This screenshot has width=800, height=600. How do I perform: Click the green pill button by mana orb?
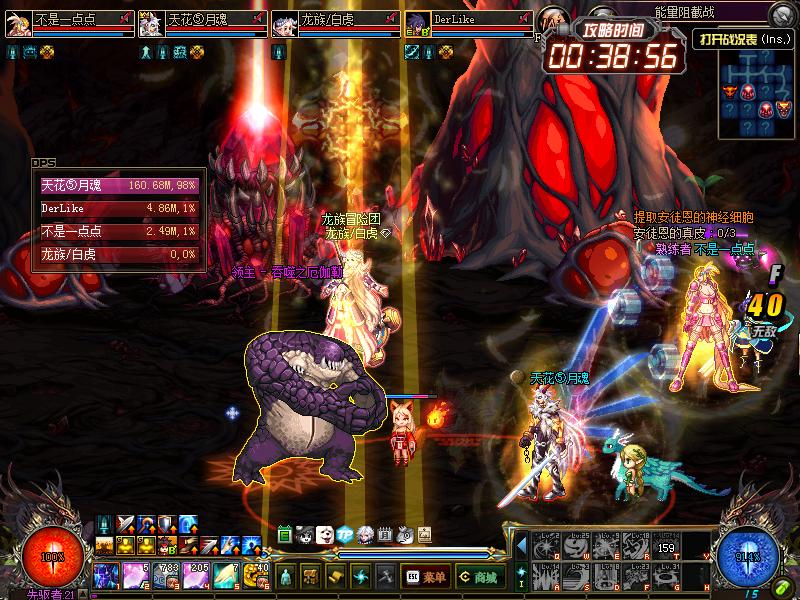(x=779, y=584)
